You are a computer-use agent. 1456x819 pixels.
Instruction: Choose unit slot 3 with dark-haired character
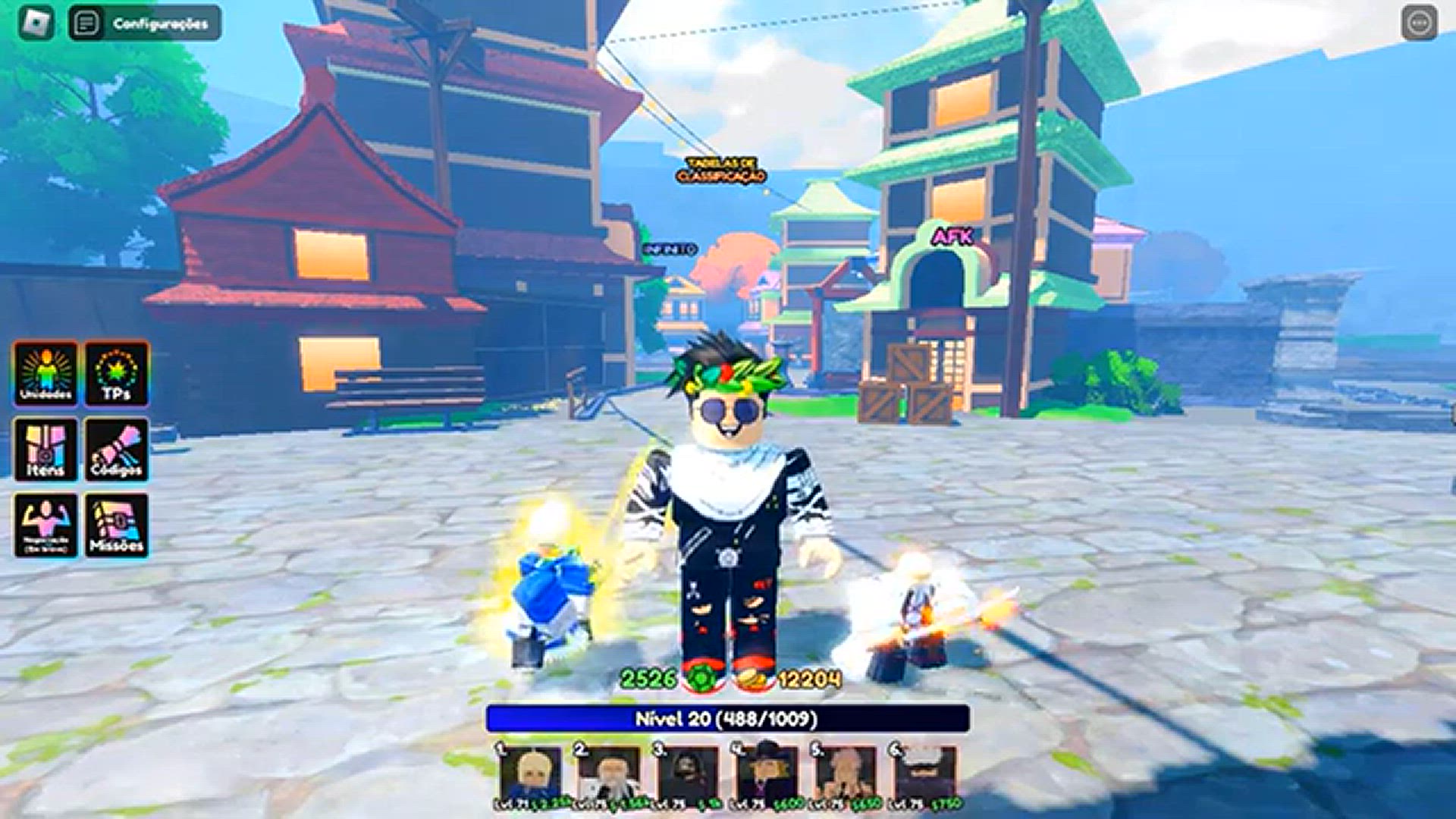coord(688,775)
